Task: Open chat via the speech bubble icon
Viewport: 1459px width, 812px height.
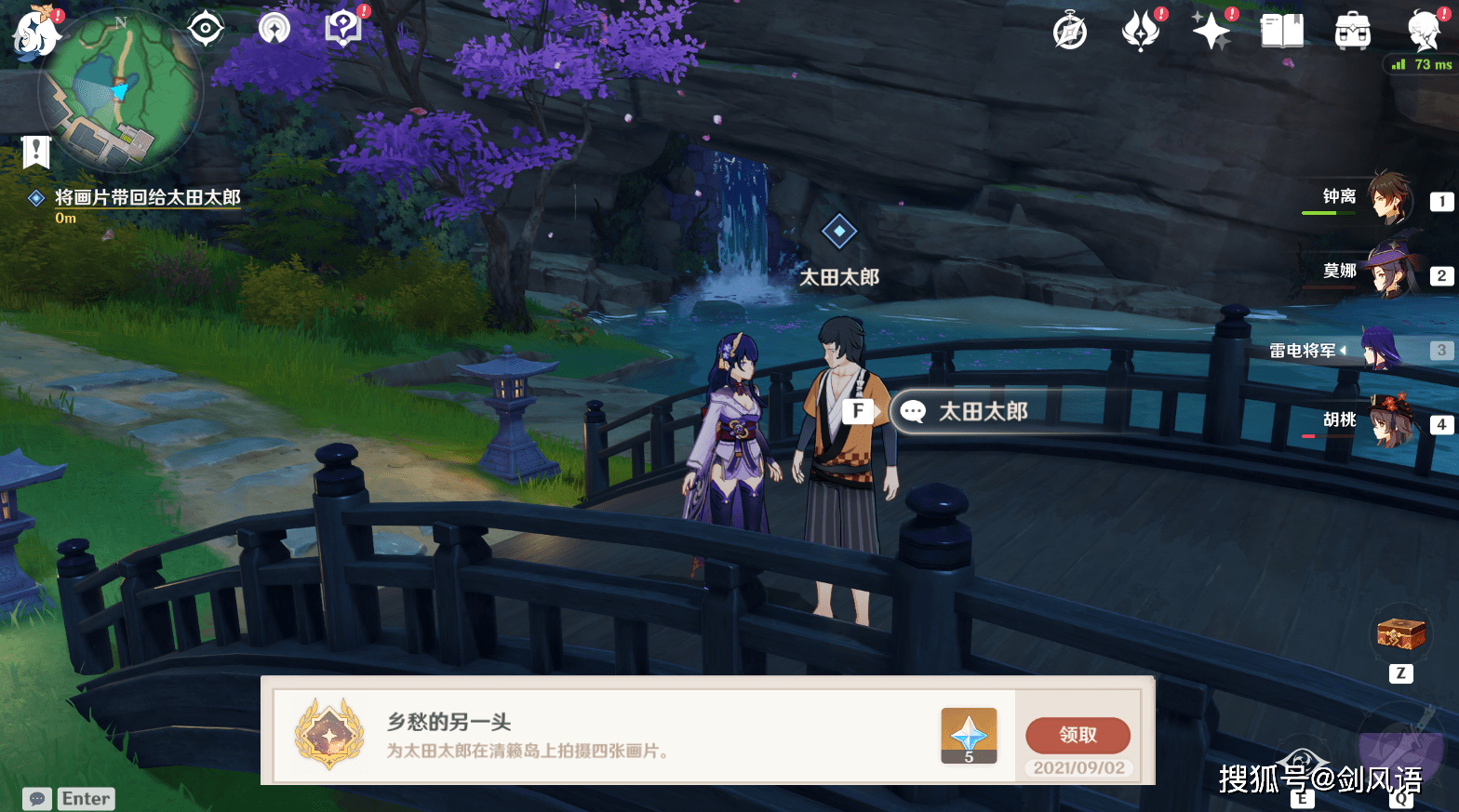Action: [37, 798]
